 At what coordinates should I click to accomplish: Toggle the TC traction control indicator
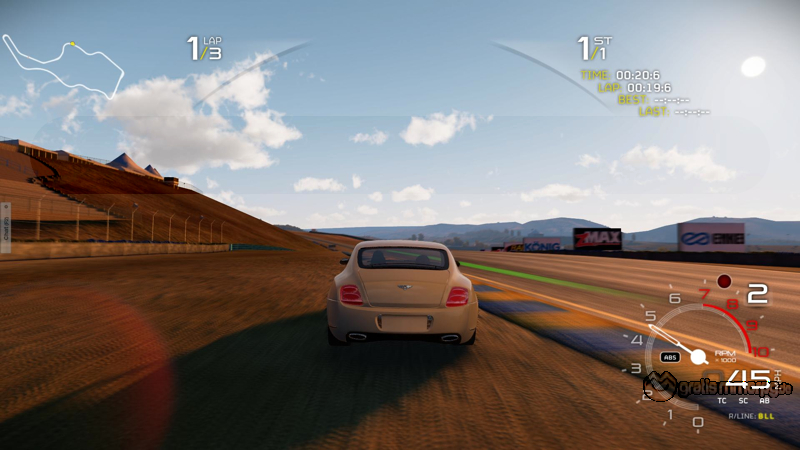[722, 400]
